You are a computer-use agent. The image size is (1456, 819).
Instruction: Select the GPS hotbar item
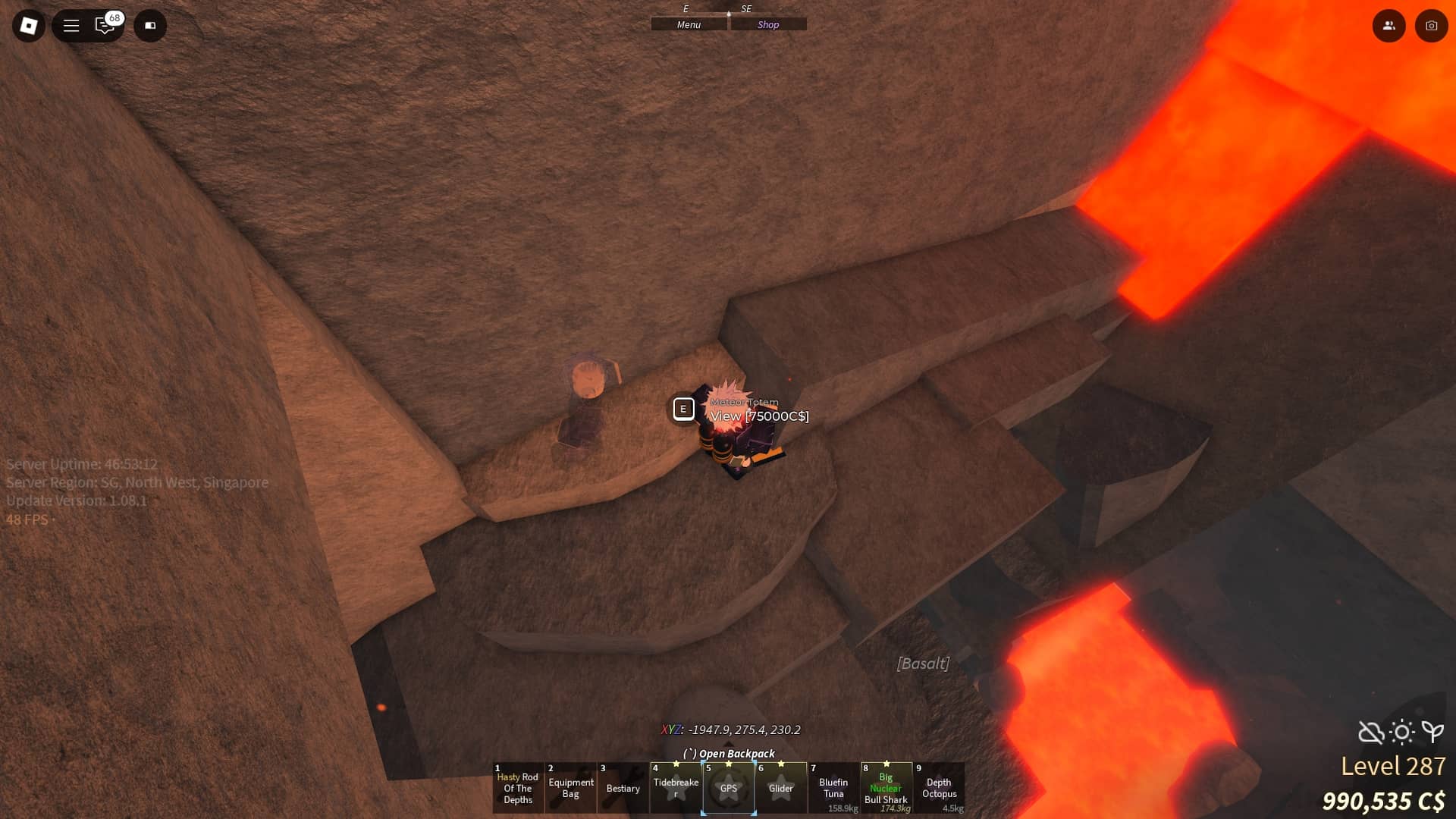point(730,789)
